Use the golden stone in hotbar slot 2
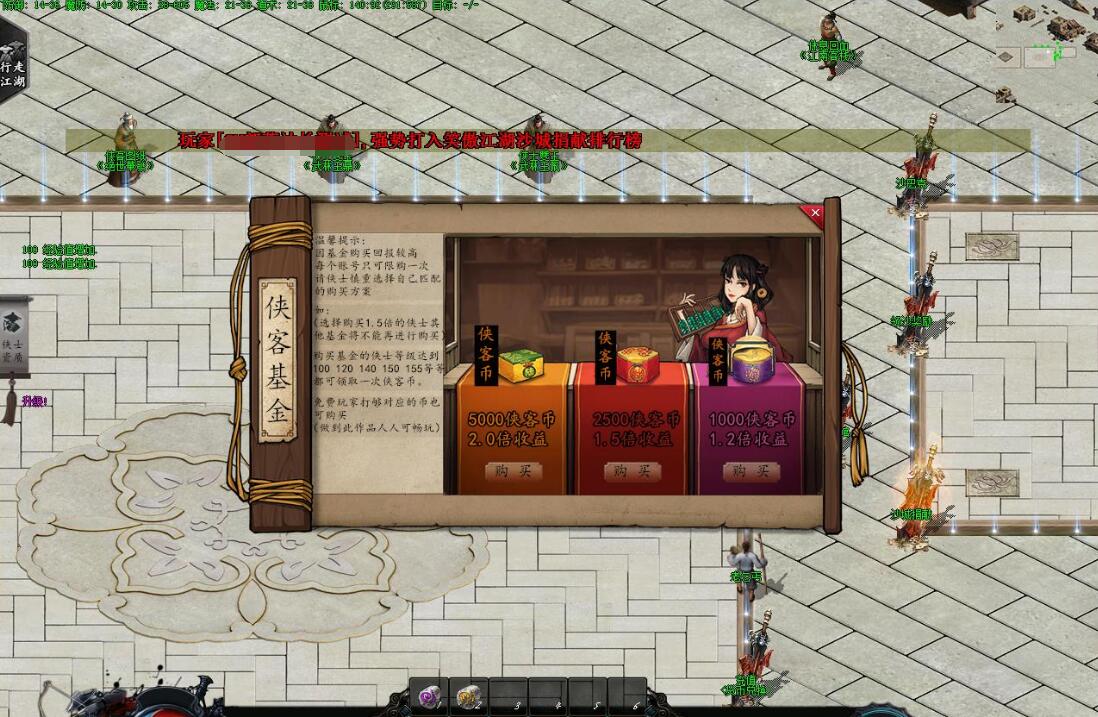Screen dimensions: 1098x717 (x=468, y=696)
